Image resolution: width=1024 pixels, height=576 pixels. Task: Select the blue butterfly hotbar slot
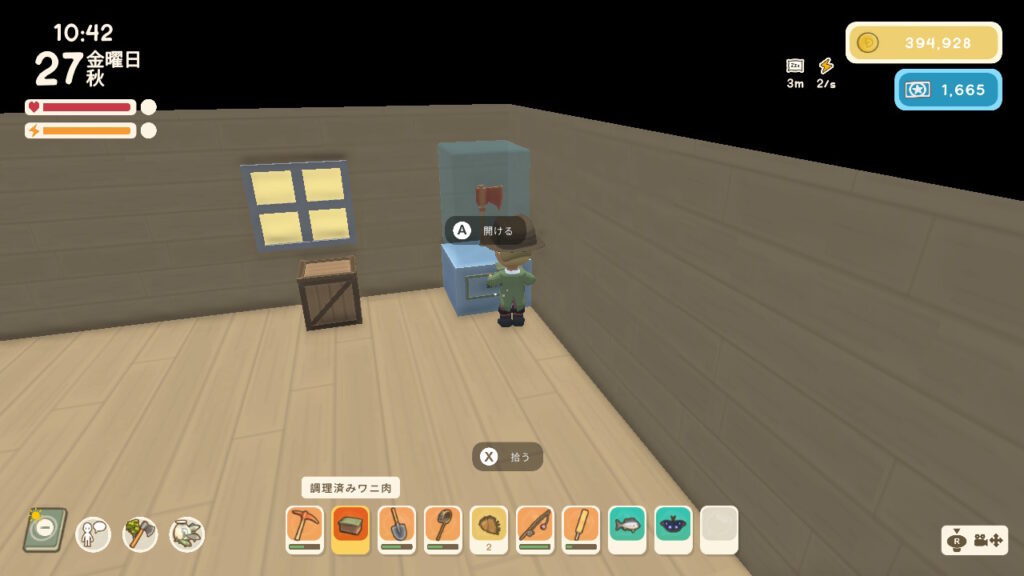pyautogui.click(x=673, y=528)
